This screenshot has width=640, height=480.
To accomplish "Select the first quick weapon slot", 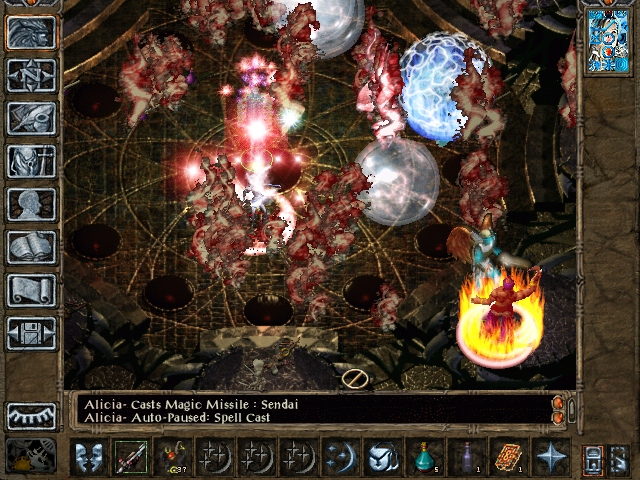I will [x=130, y=457].
